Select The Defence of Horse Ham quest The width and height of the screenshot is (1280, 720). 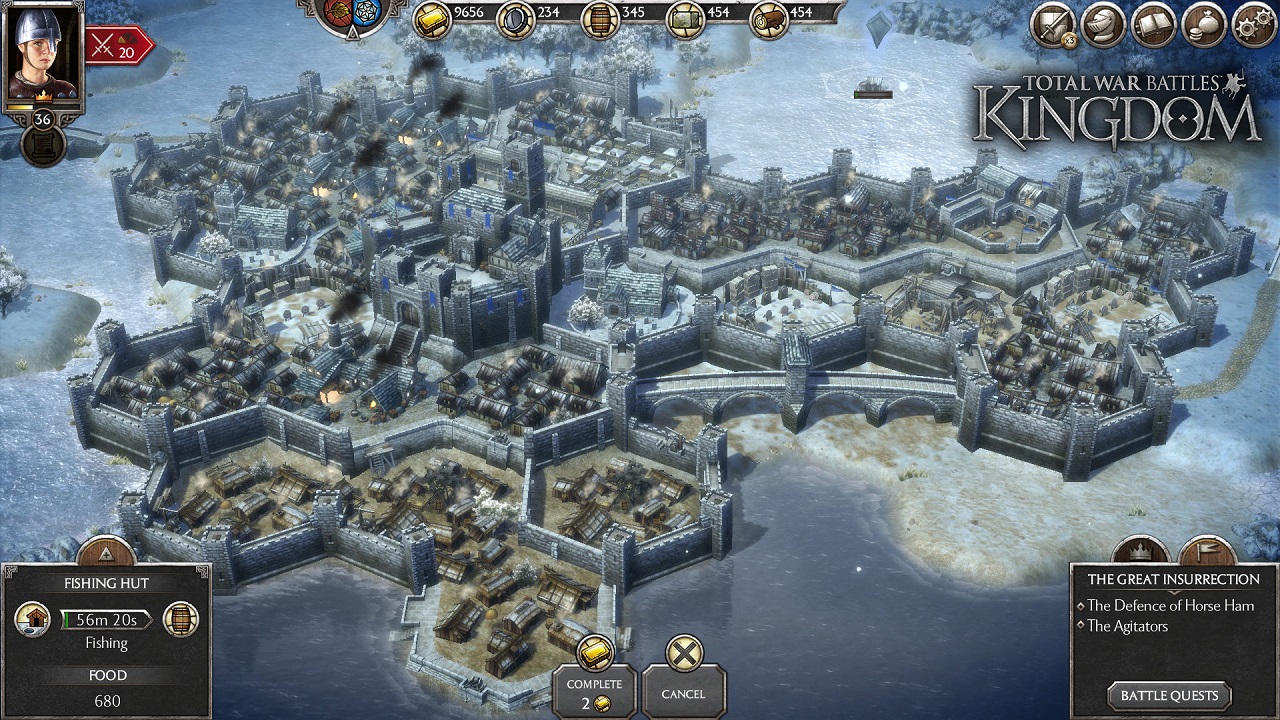1170,605
